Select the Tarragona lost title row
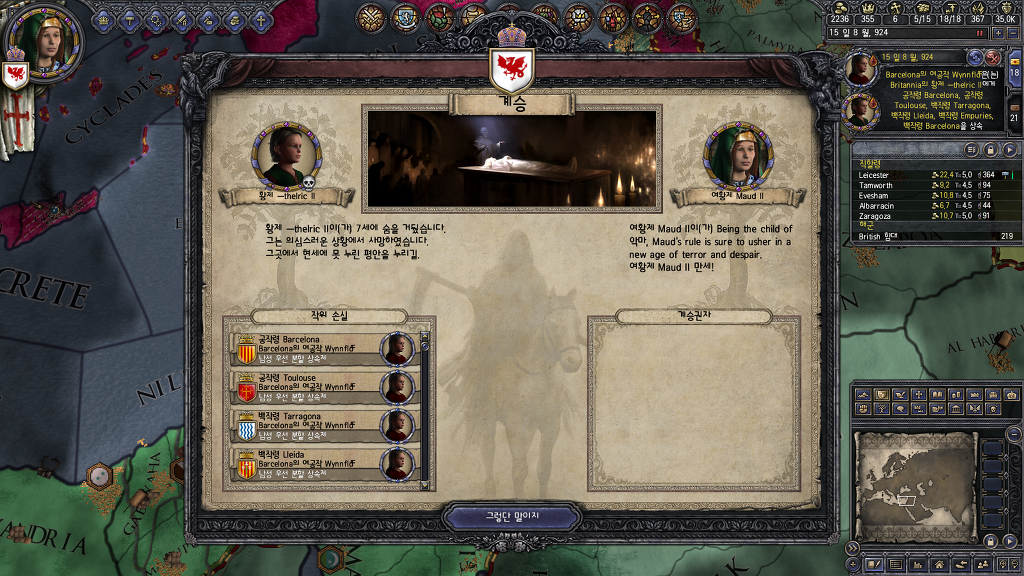1024x576 pixels. (x=322, y=425)
